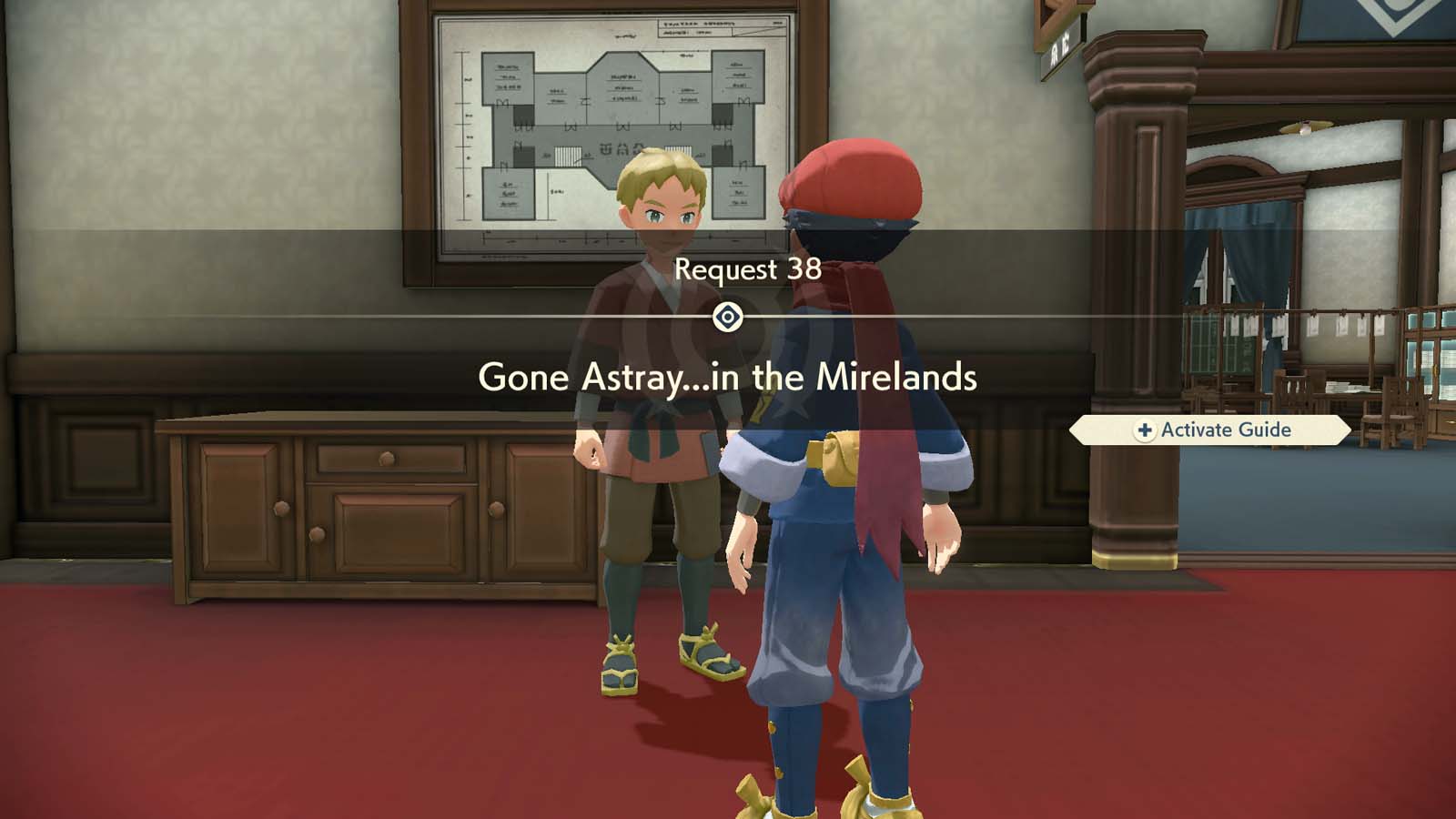The height and width of the screenshot is (819, 1456).
Task: Open the guide panel via its arrow banner
Action: pyautogui.click(x=1210, y=430)
